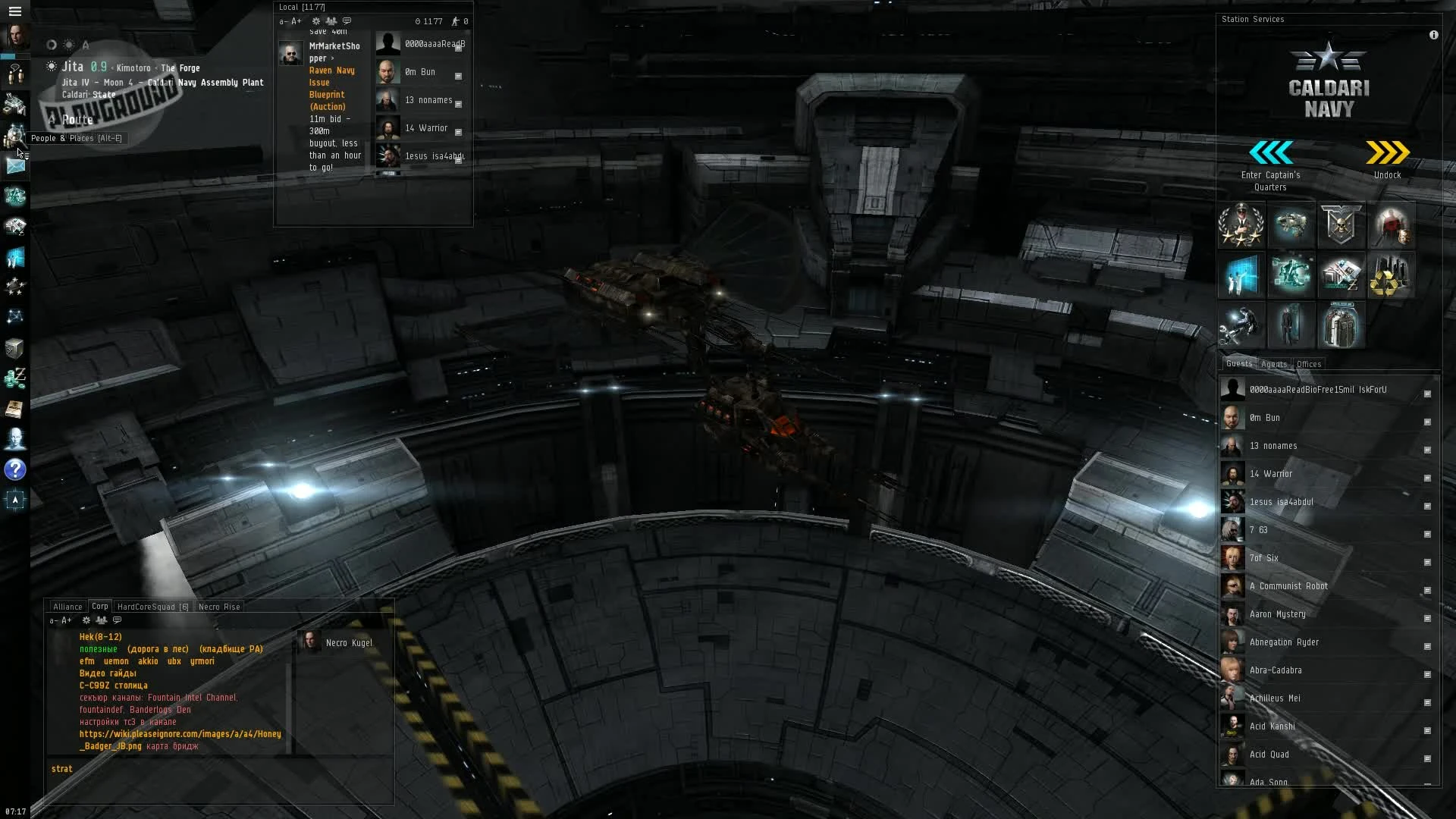Click the character portrait at the Neocom top
1456x819 pixels.
(x=14, y=36)
